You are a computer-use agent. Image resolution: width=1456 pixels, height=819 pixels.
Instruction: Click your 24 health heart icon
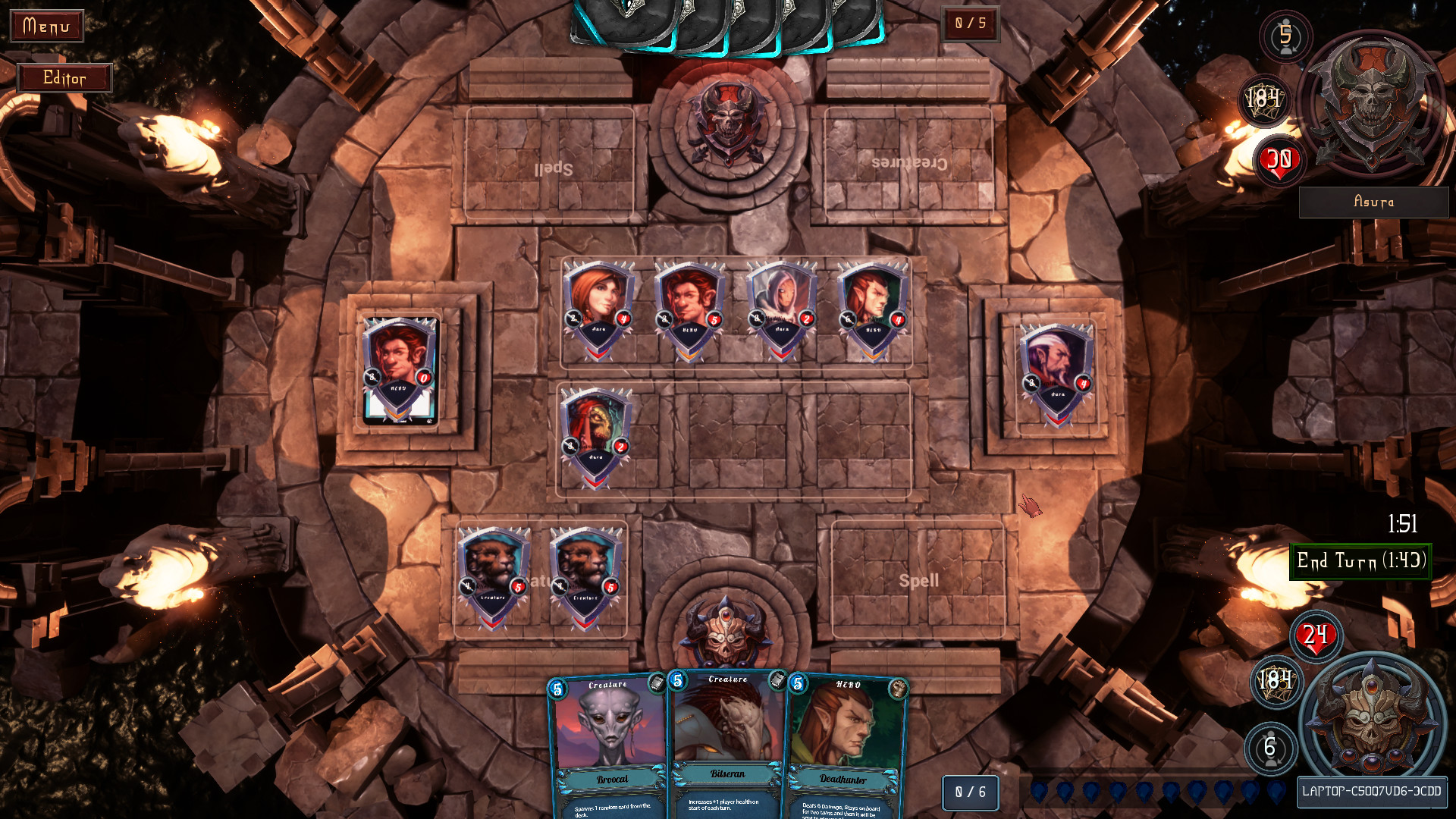[1313, 637]
